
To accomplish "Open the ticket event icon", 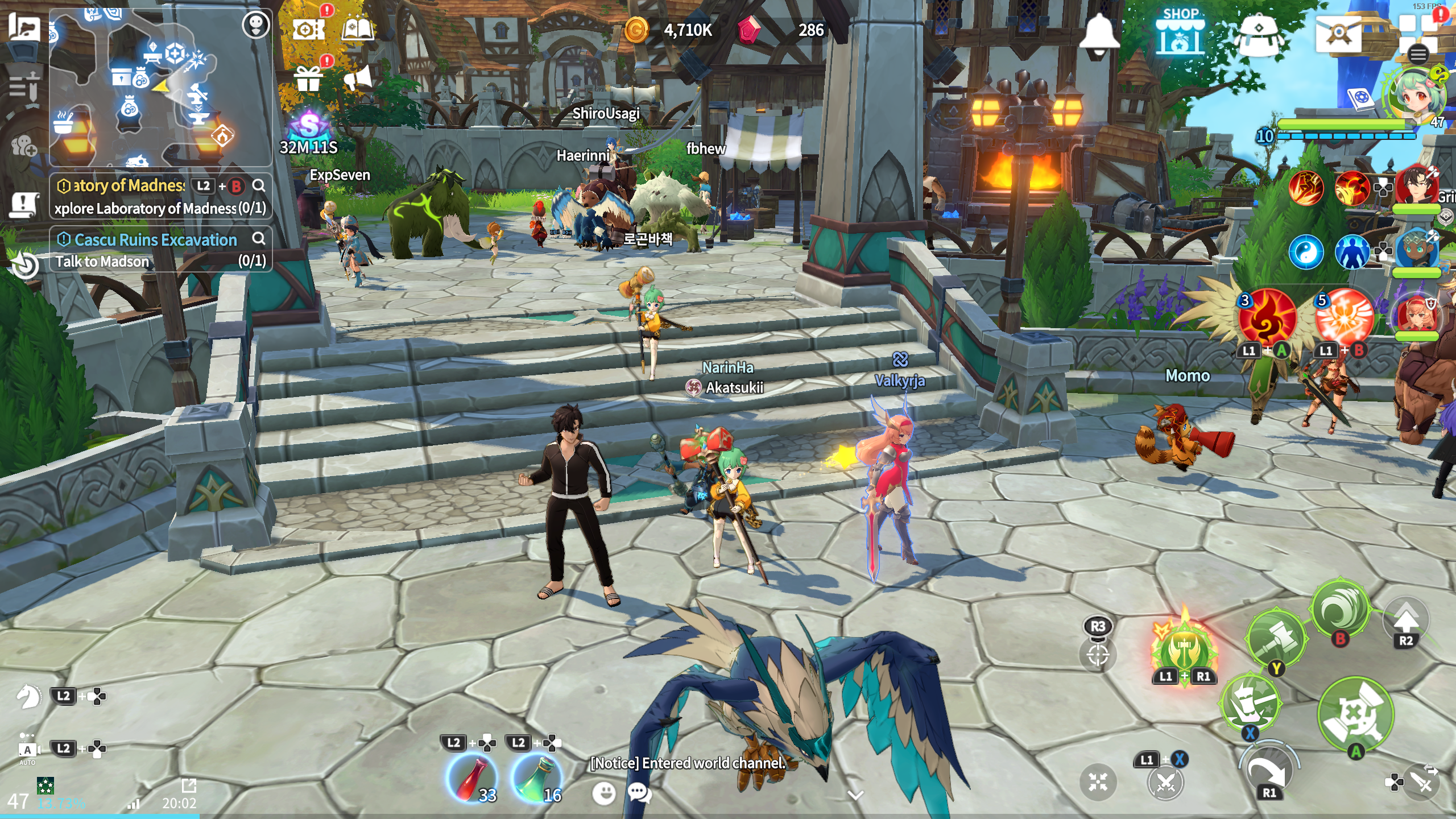I will (x=307, y=28).
